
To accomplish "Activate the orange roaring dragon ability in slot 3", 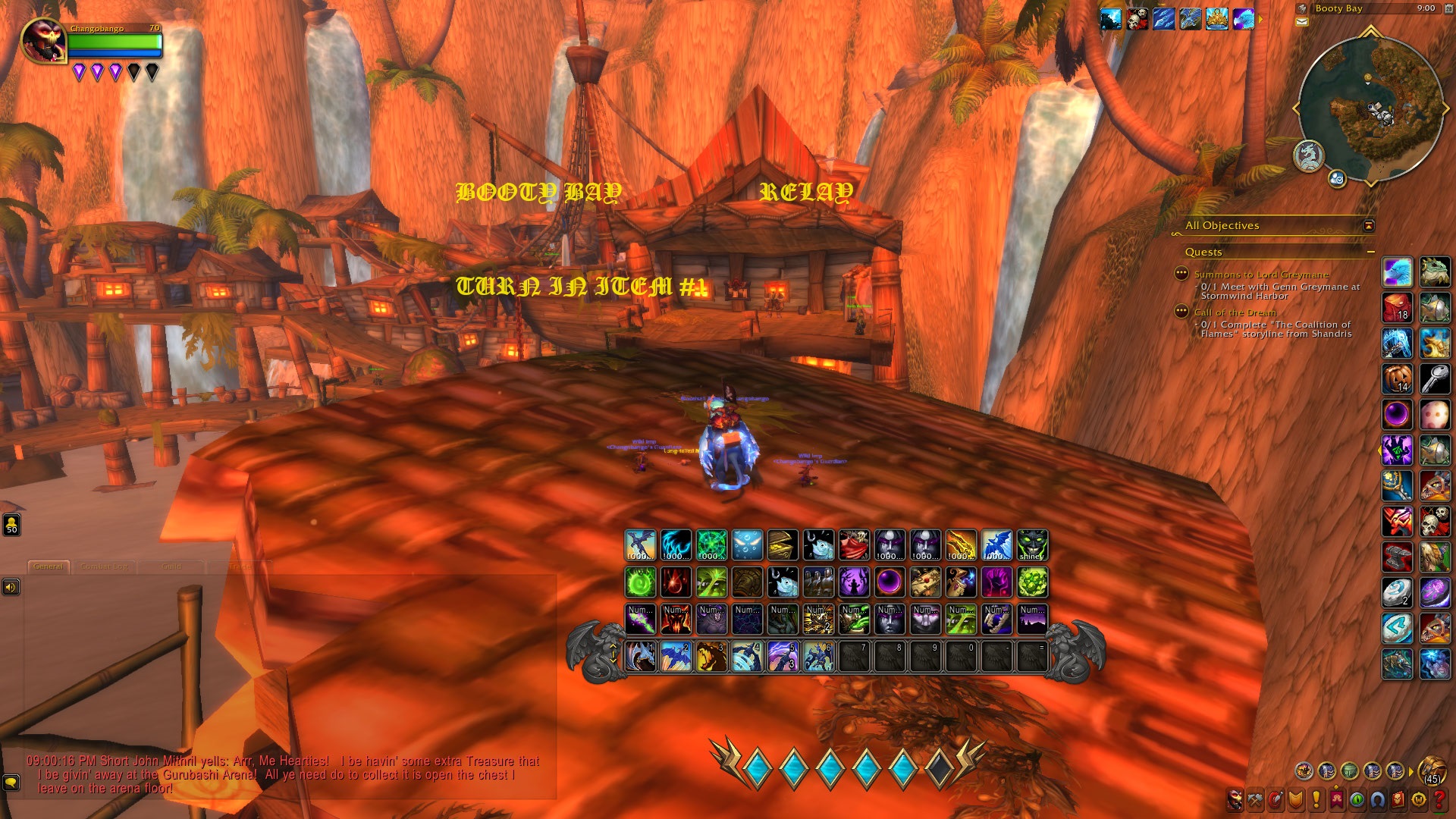I will (711, 657).
